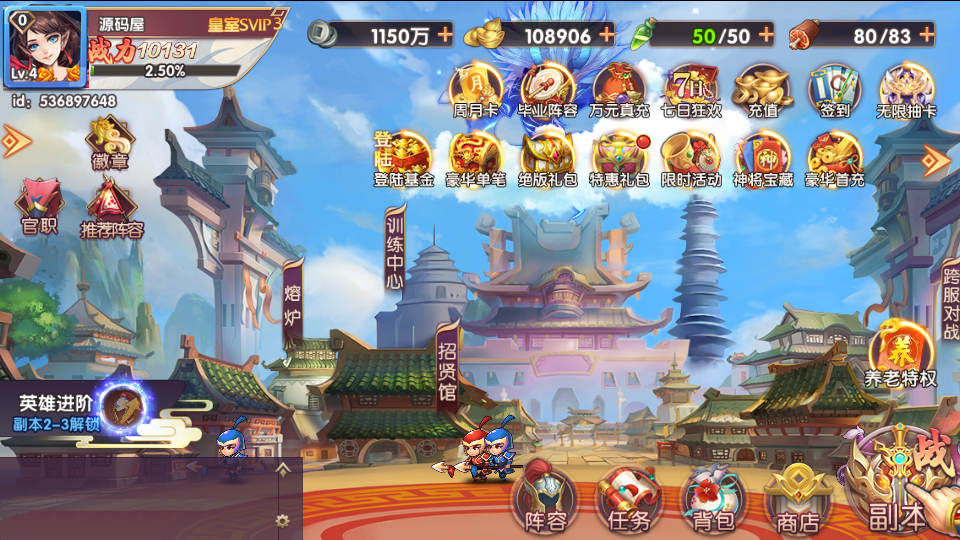
Task: Check the 限时活动 limited-time event
Action: tap(691, 159)
